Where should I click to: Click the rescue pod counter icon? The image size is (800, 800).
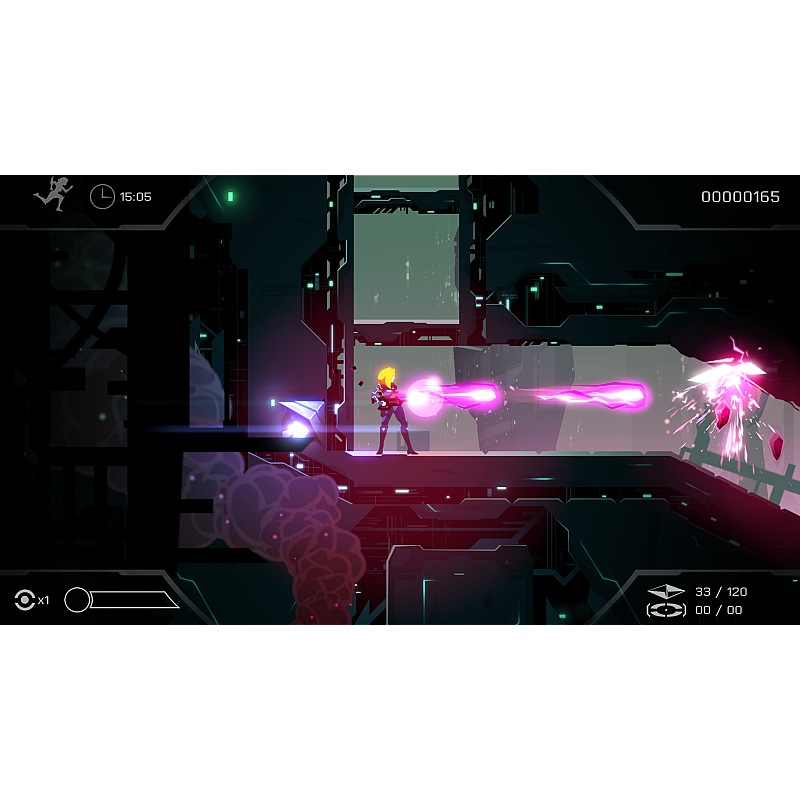pyautogui.click(x=666, y=610)
